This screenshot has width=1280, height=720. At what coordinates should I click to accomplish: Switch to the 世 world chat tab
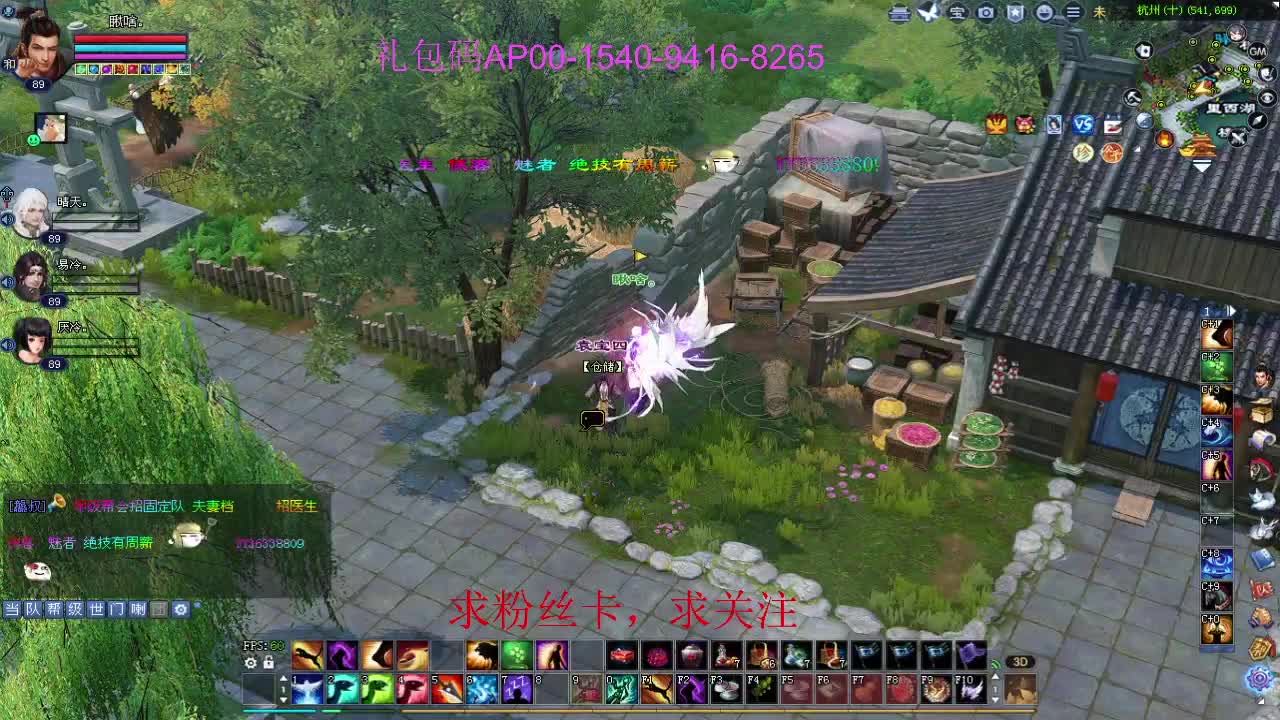(96, 608)
